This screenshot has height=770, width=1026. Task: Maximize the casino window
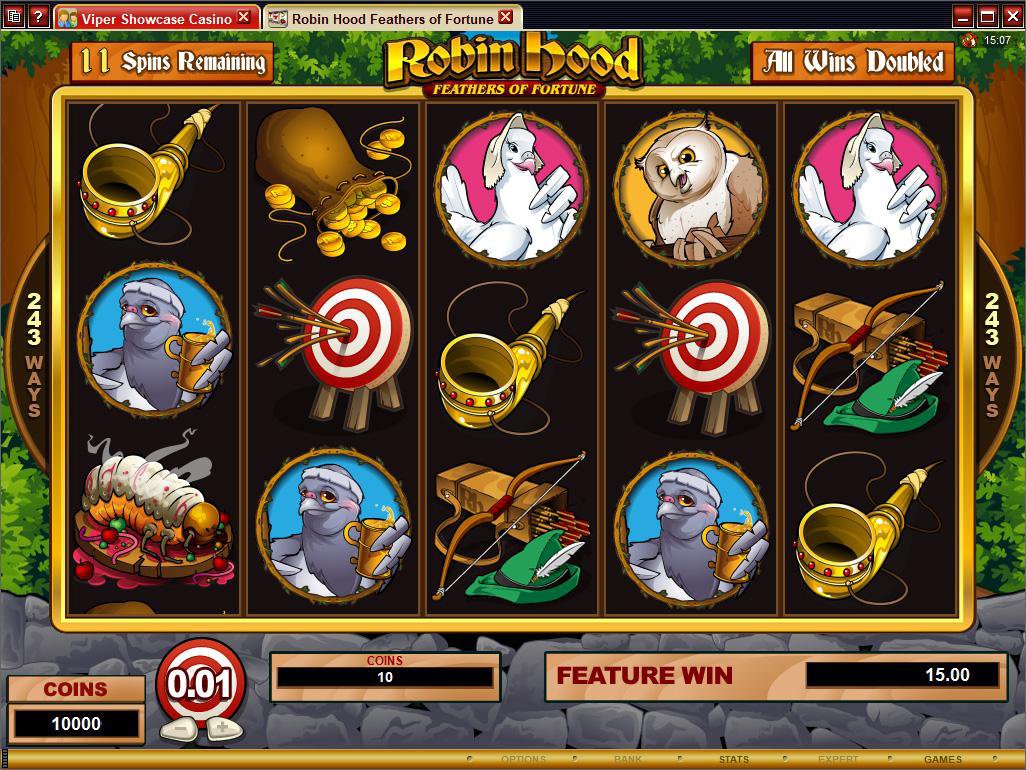pos(987,16)
